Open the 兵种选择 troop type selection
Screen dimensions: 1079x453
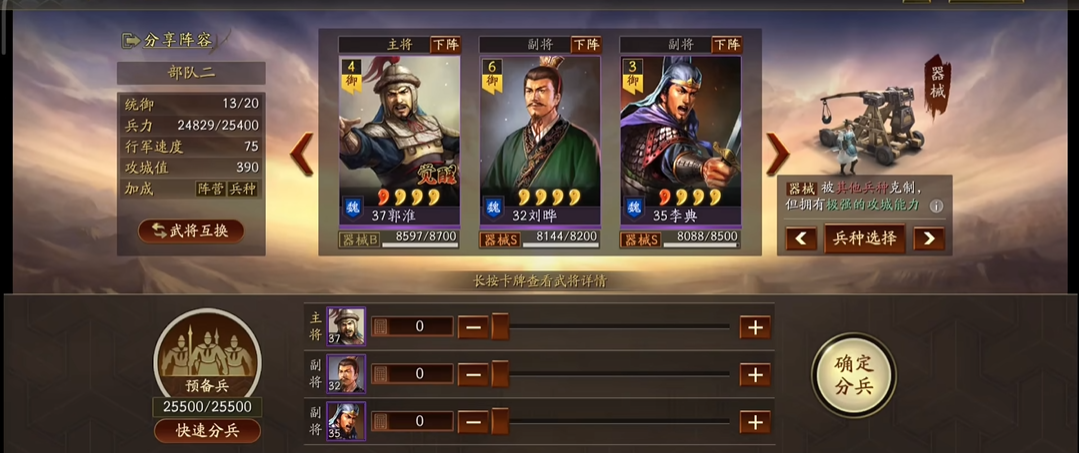(865, 239)
